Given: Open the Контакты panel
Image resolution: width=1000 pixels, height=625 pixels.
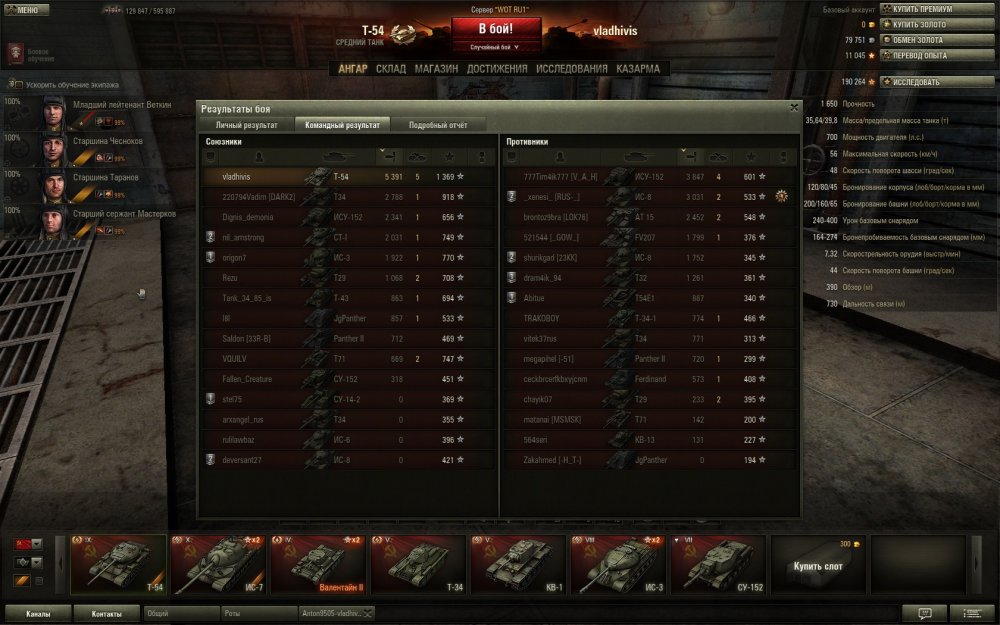Looking at the screenshot, I should click(x=106, y=613).
